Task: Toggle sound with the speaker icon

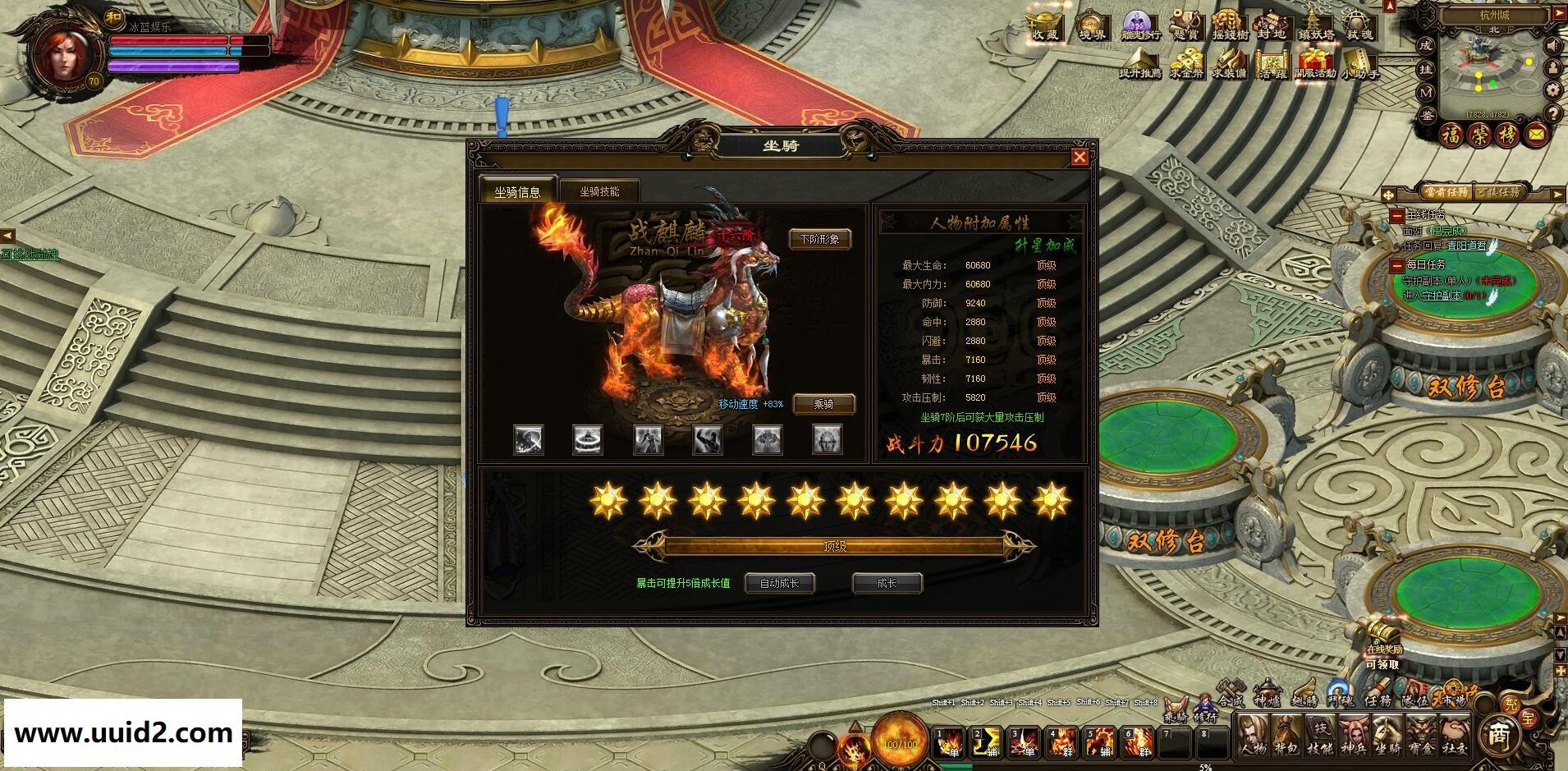Action: point(1553,45)
